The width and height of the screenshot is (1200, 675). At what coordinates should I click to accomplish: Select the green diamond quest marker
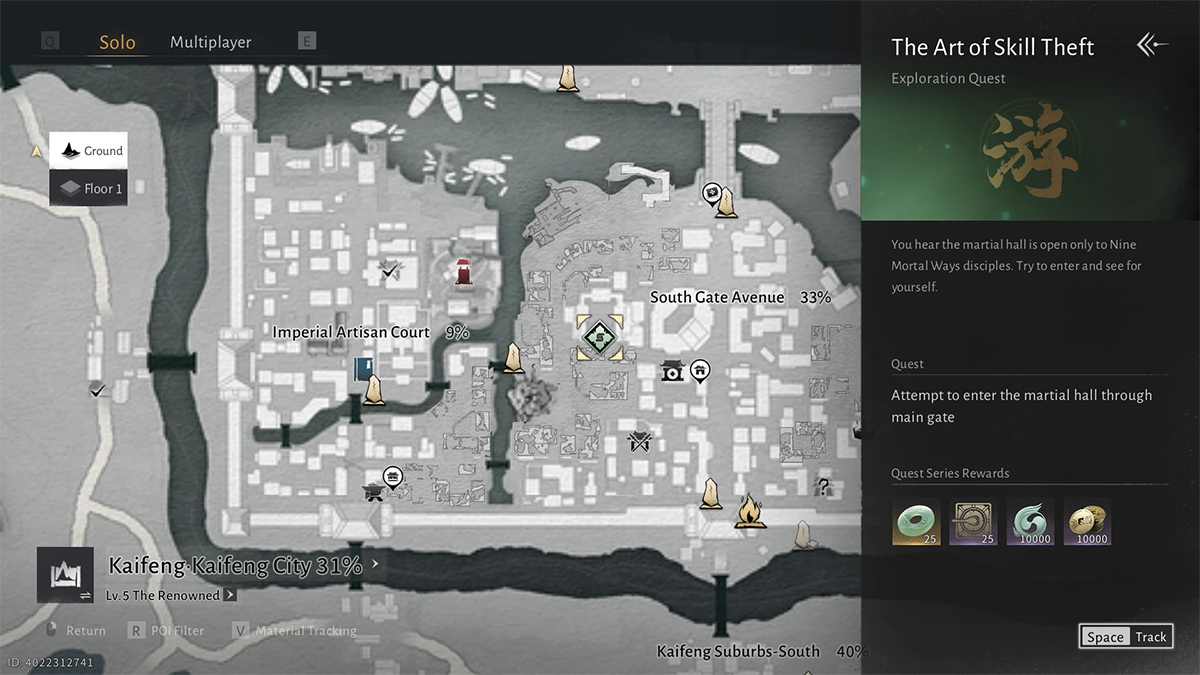pos(599,337)
